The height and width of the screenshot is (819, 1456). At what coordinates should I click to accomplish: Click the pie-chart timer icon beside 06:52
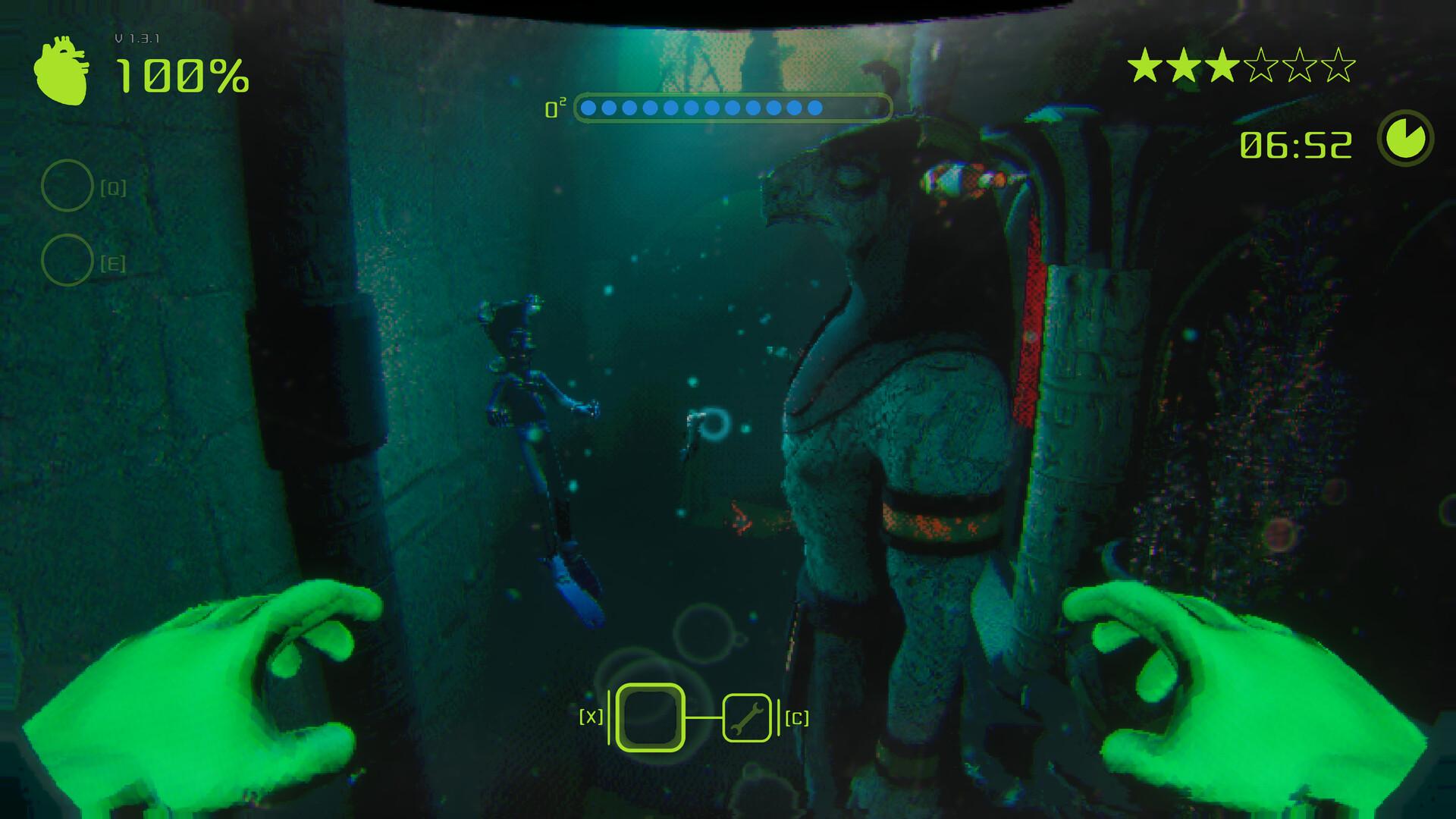click(1406, 137)
